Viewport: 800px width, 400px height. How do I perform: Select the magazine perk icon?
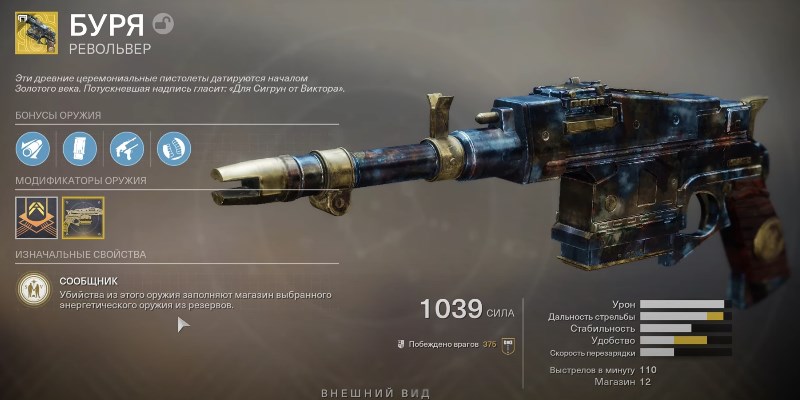(x=78, y=149)
